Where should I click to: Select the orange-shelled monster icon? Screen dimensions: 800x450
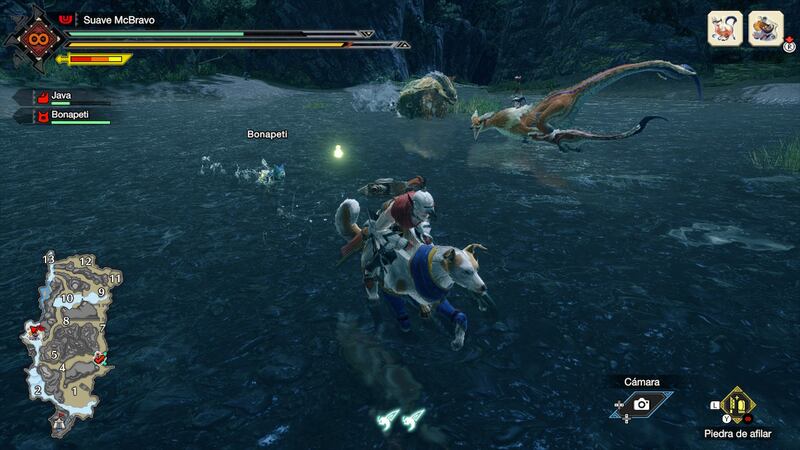tap(767, 29)
